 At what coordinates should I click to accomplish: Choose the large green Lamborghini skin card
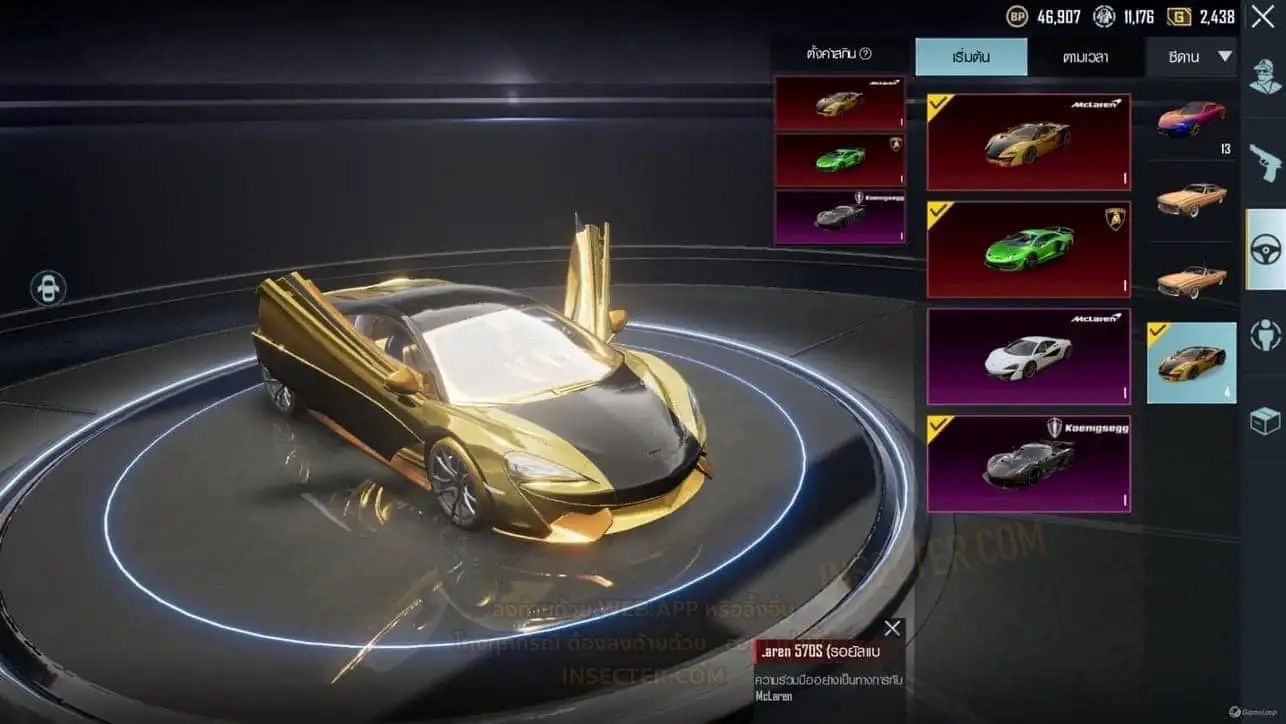[x=1028, y=250]
